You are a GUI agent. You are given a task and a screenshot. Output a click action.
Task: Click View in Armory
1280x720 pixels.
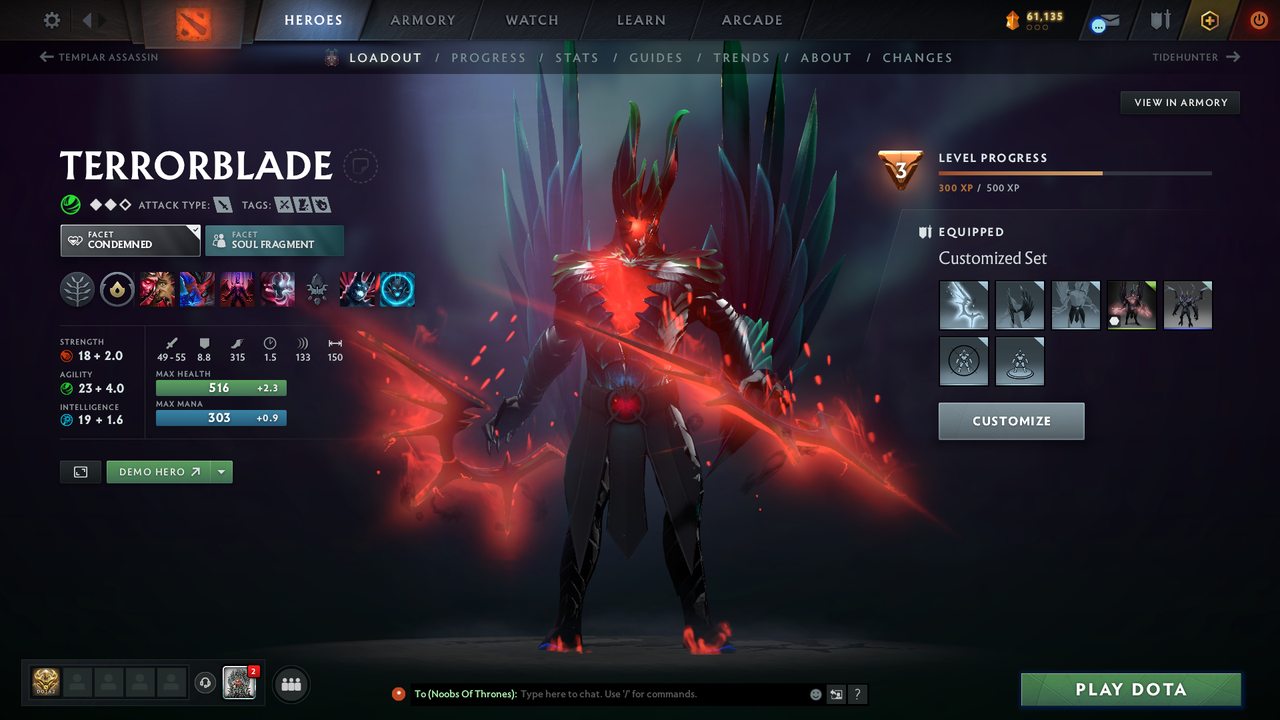[x=1179, y=102]
